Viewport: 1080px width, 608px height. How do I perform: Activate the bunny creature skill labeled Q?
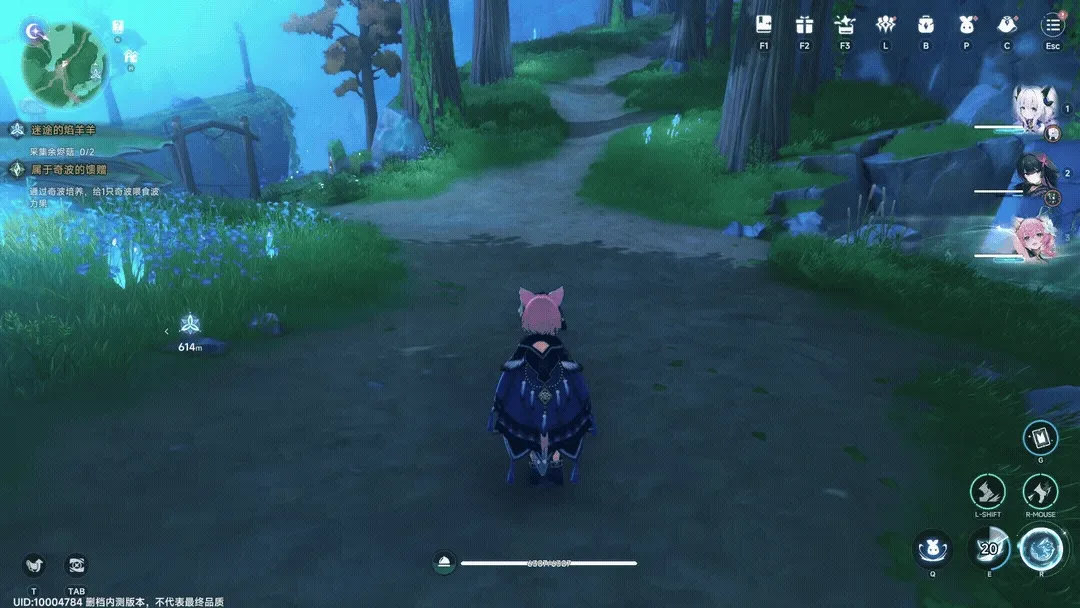click(x=932, y=549)
